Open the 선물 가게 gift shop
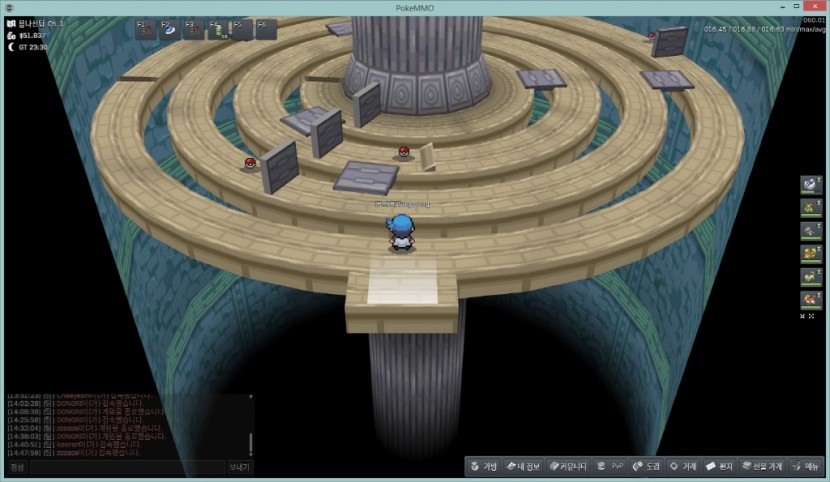This screenshot has height=482, width=830. click(762, 466)
